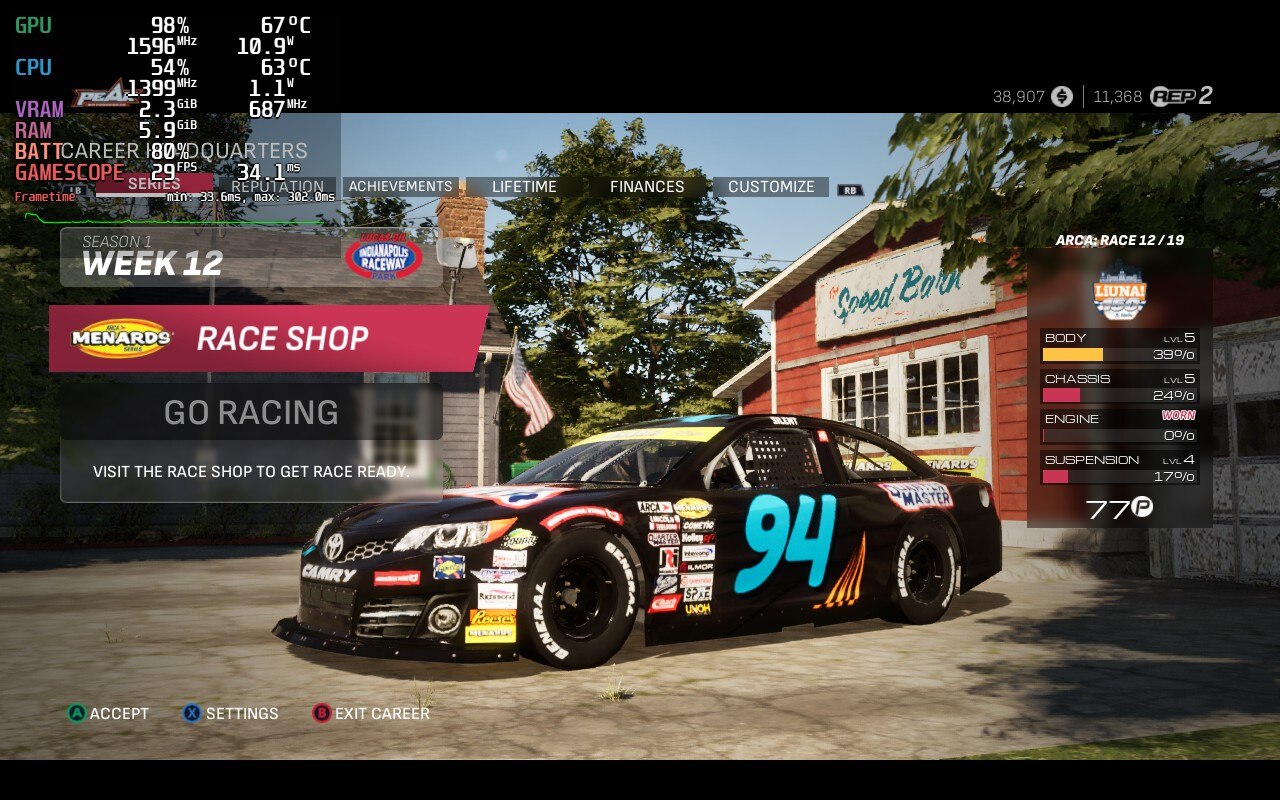
Task: Switch to the Series tab
Action: tap(154, 184)
